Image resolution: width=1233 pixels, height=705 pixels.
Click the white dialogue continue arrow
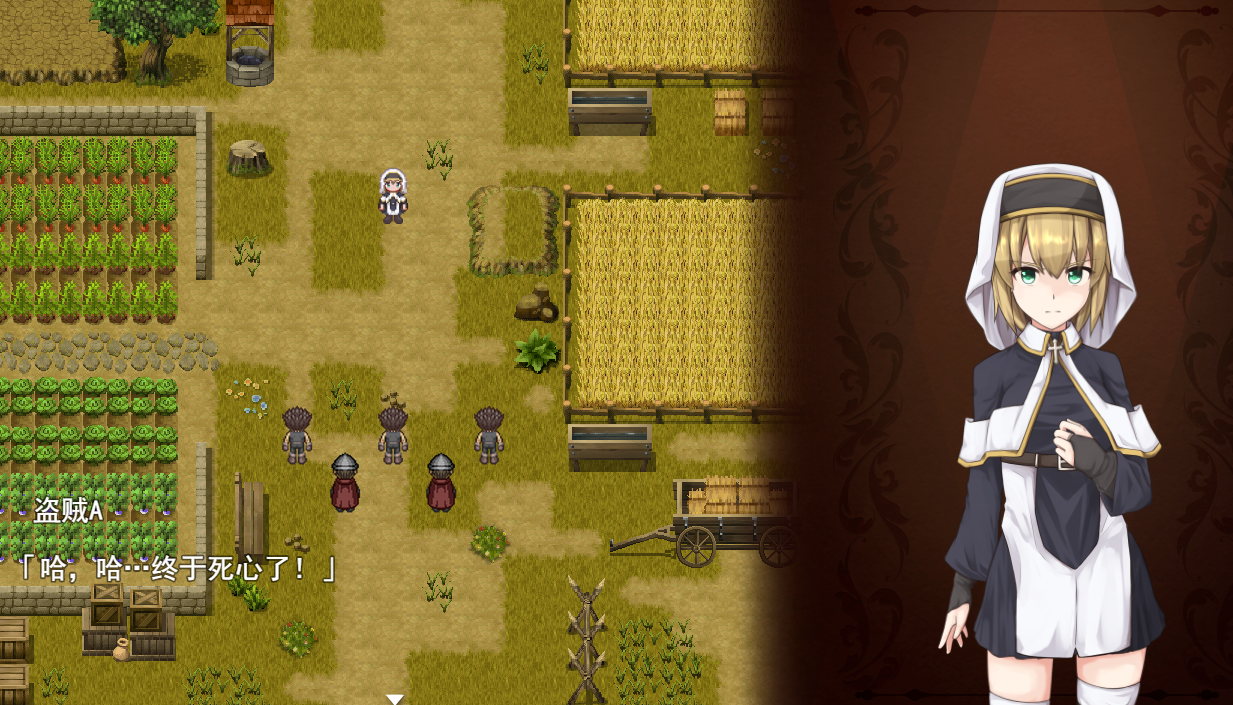point(395,699)
